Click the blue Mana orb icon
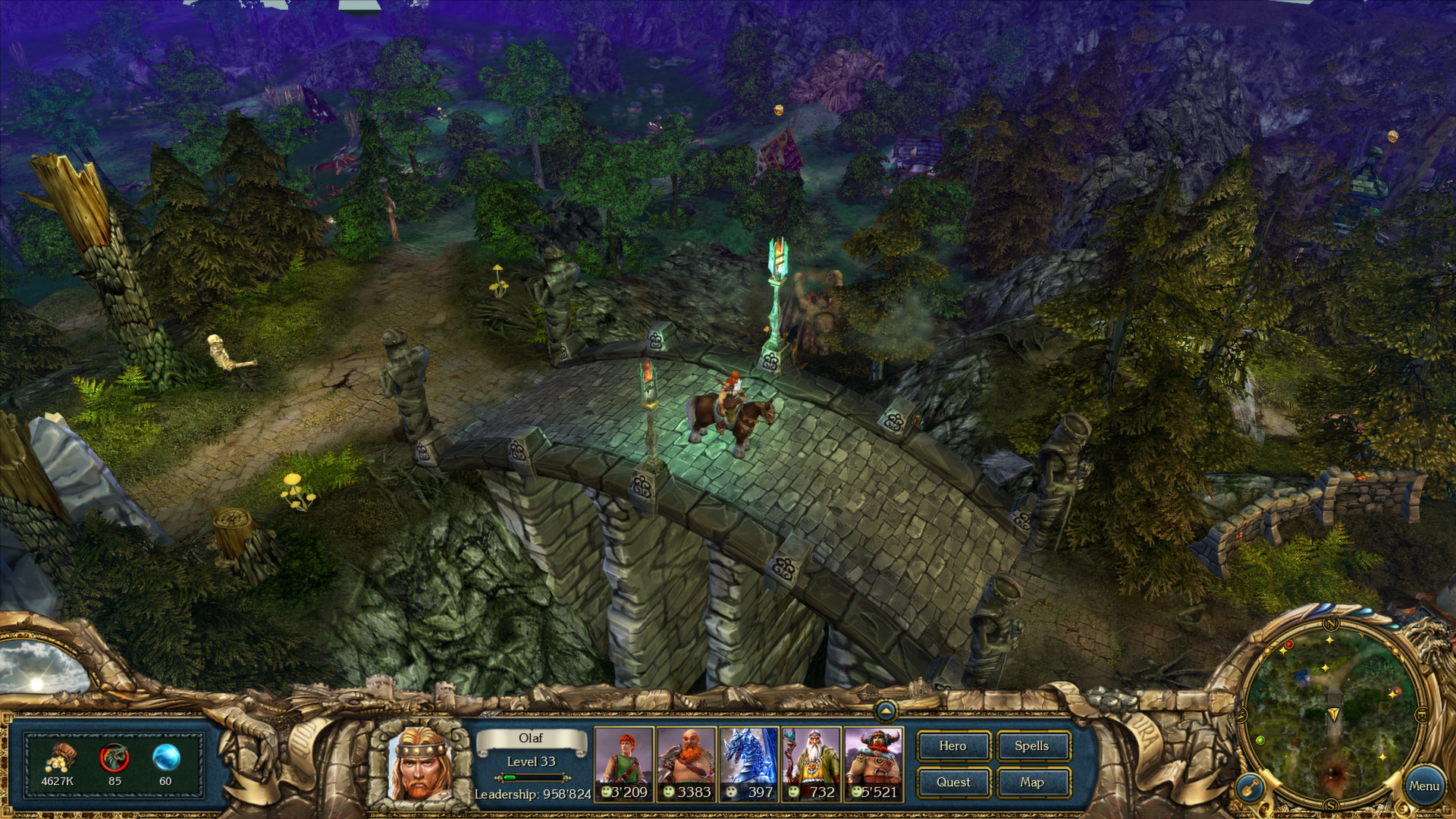Screen dimensions: 1456x819 (x=165, y=755)
